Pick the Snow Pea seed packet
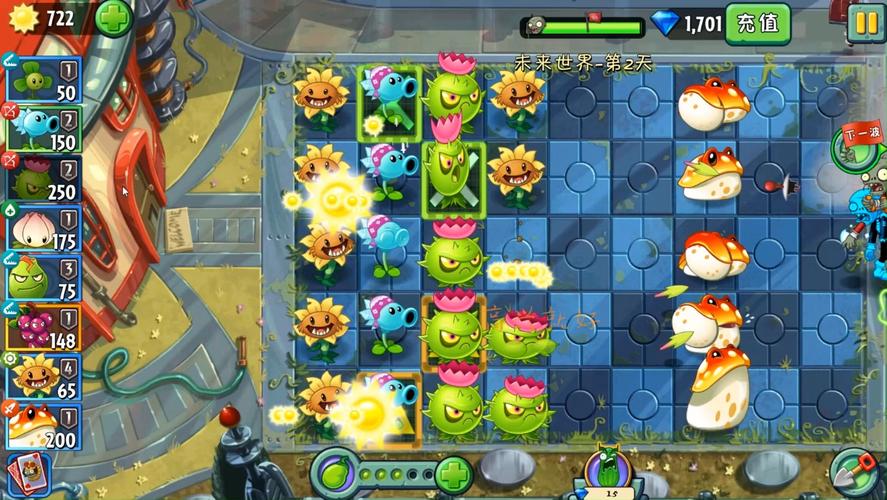 [42, 129]
